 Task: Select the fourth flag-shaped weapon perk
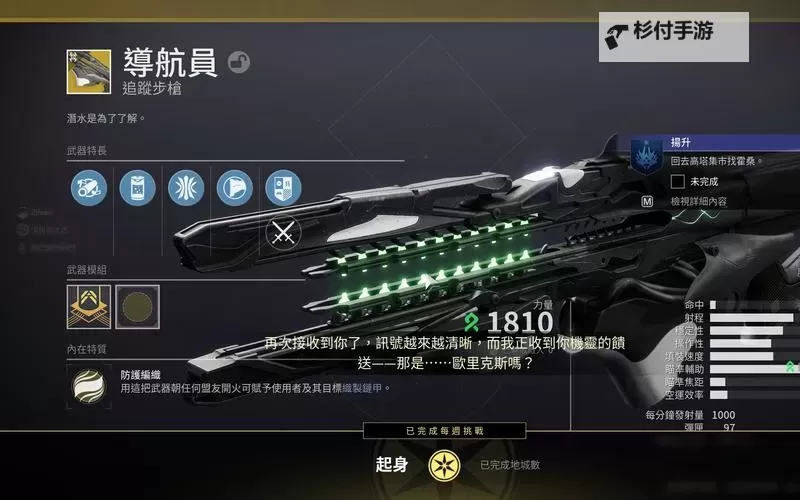235,187
